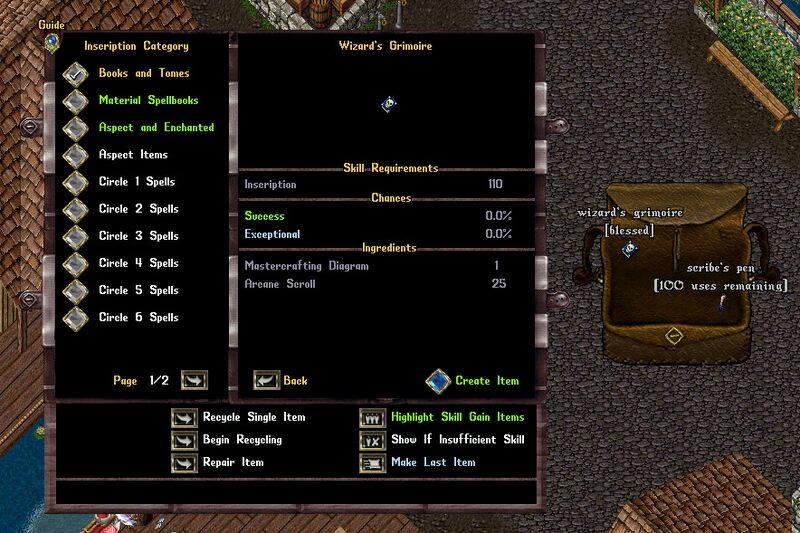The height and width of the screenshot is (533, 800).
Task: Open the Circle 4 Spells category
Action: (x=76, y=263)
